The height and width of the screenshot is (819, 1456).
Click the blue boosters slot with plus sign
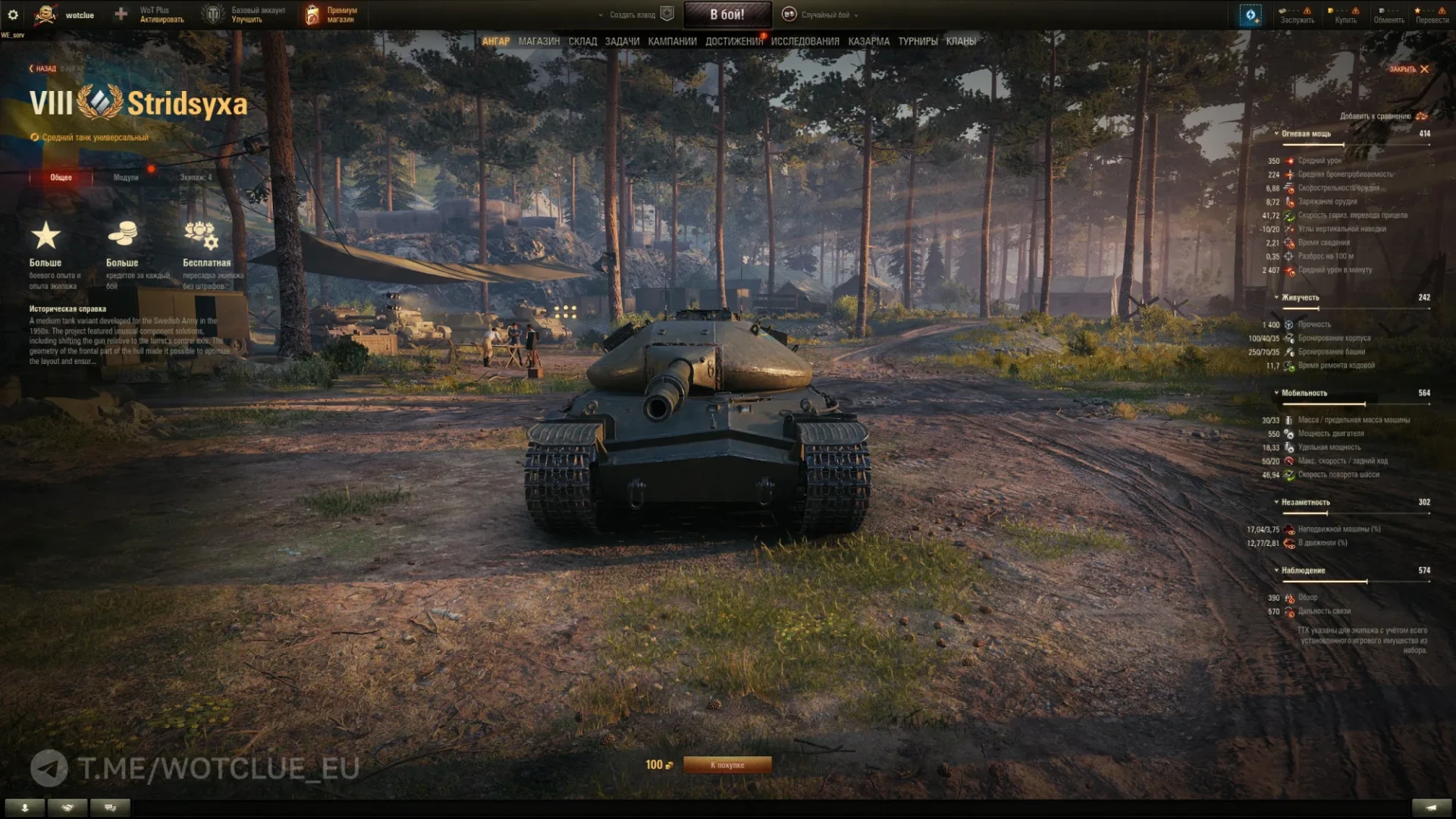(x=1251, y=15)
